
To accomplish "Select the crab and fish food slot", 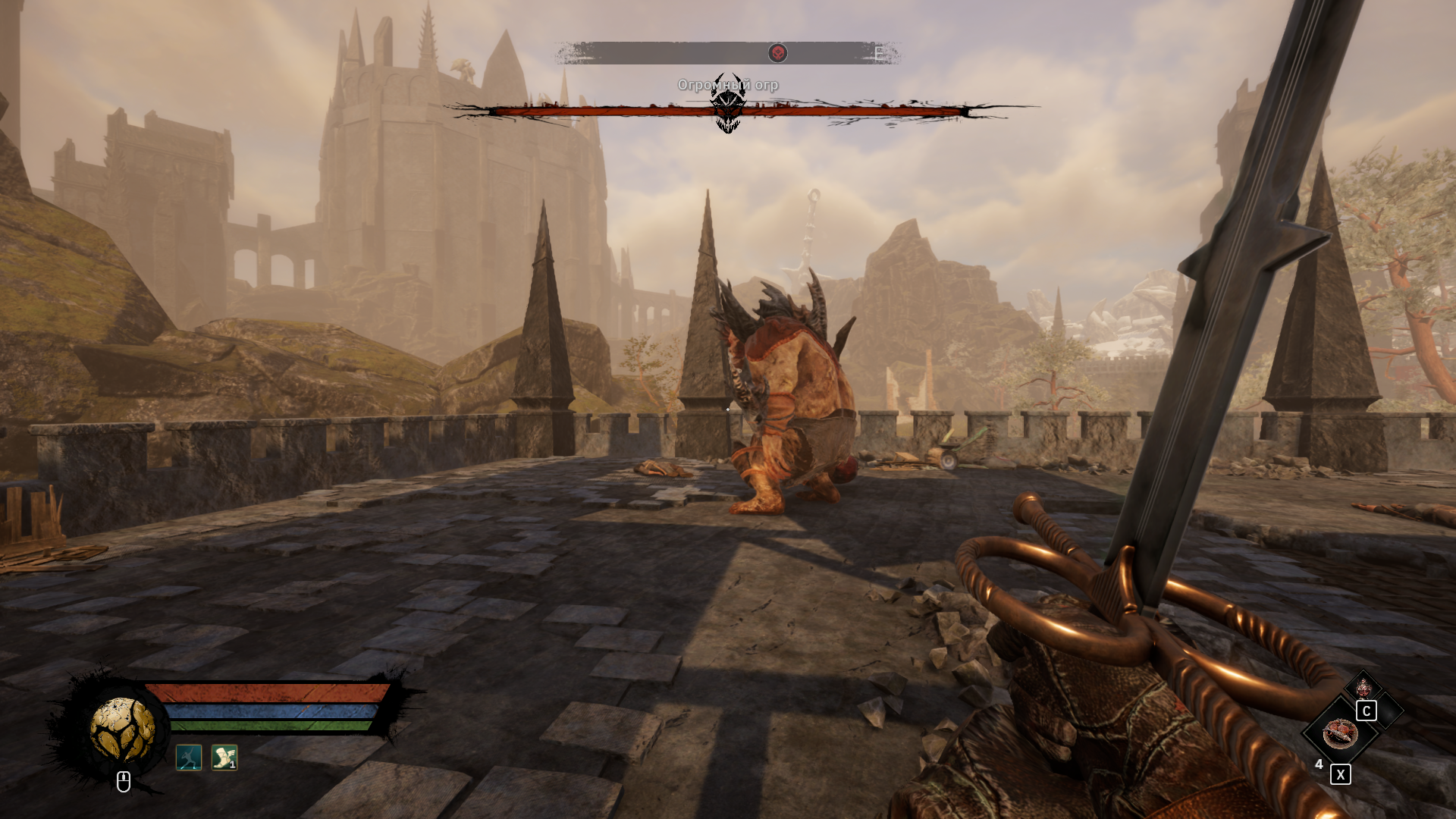I will point(1340,733).
